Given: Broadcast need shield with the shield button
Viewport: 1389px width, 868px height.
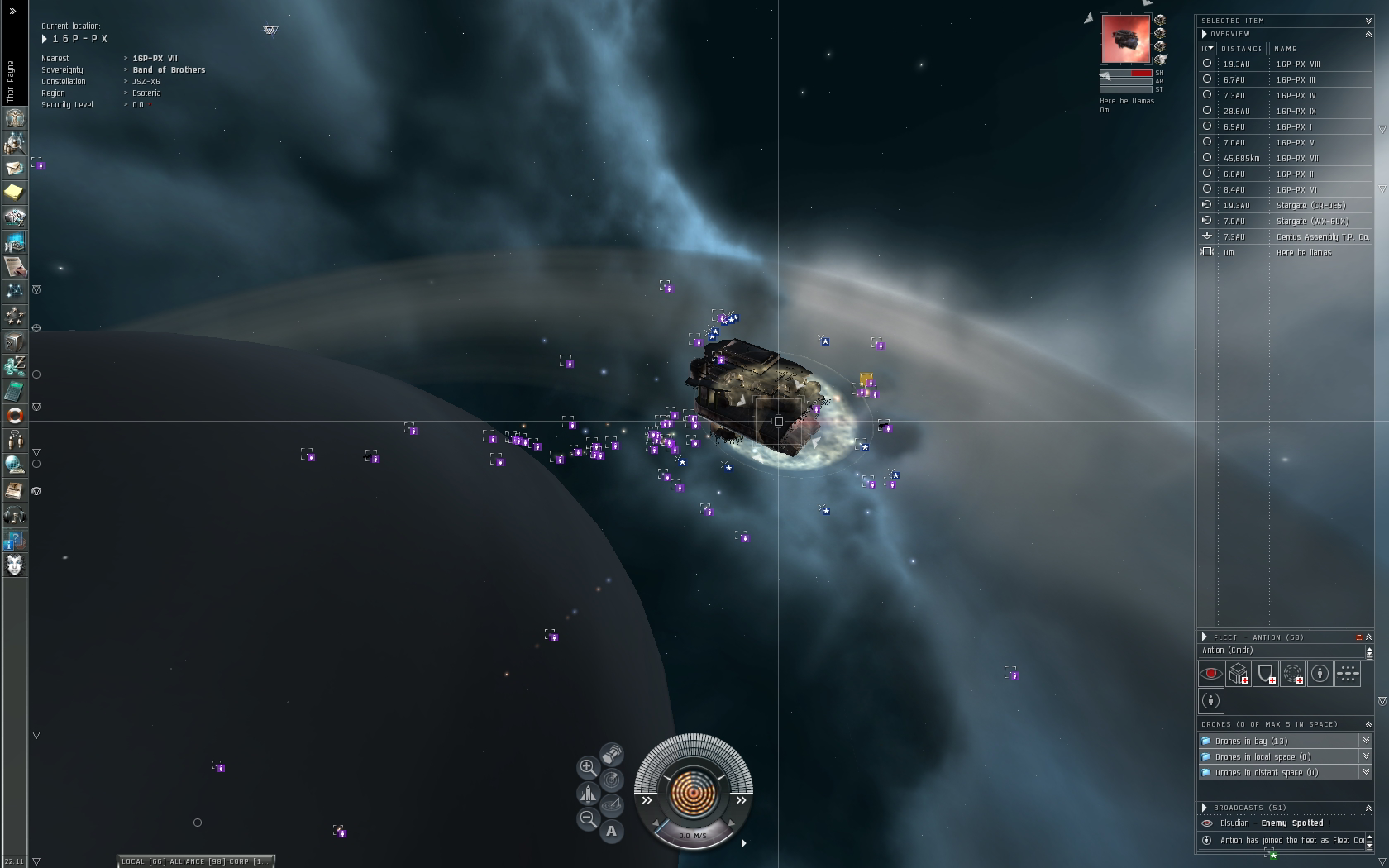Looking at the screenshot, I should click(1266, 674).
